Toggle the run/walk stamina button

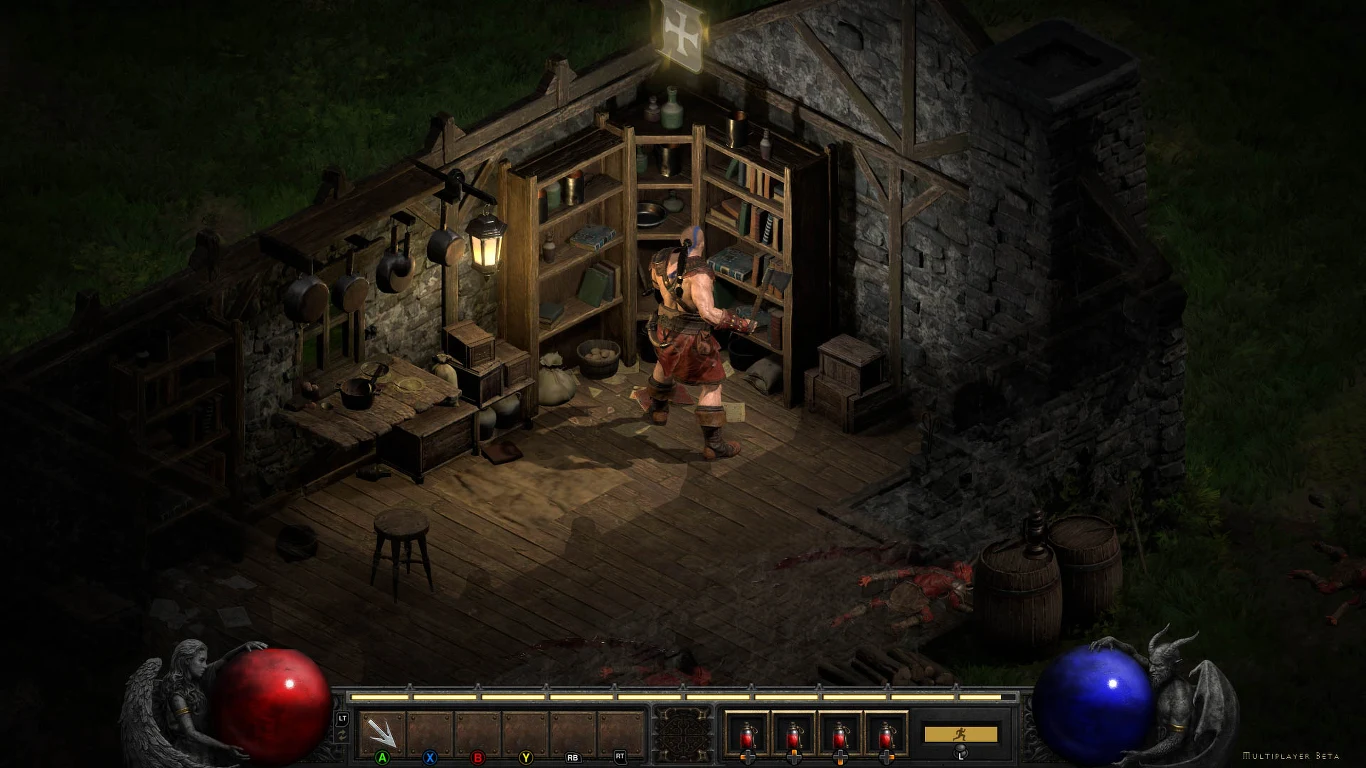click(x=960, y=734)
